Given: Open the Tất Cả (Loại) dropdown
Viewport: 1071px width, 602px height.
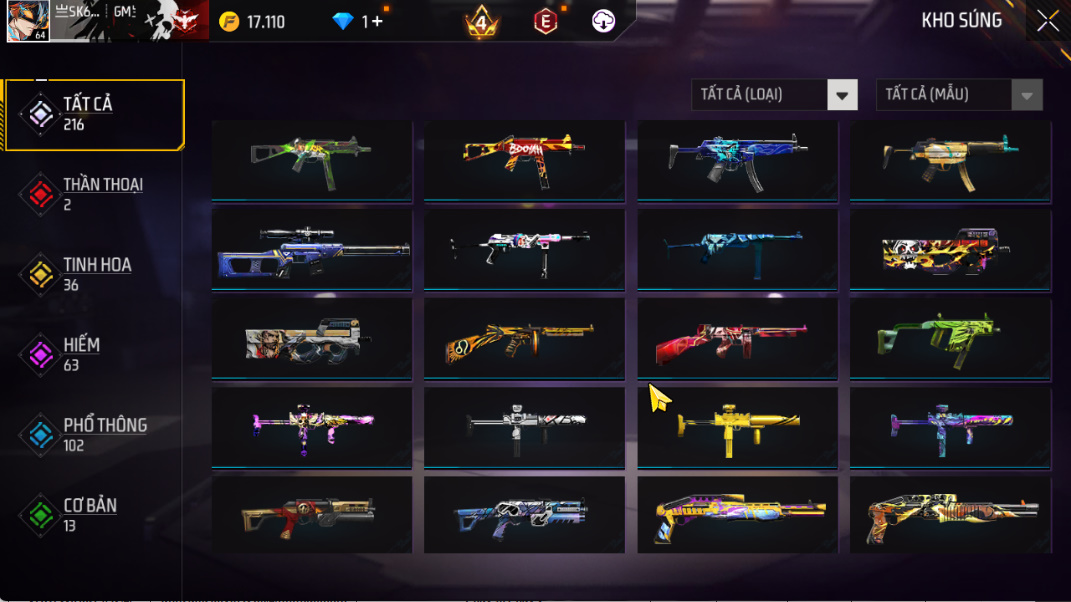Looking at the screenshot, I should click(x=774, y=95).
